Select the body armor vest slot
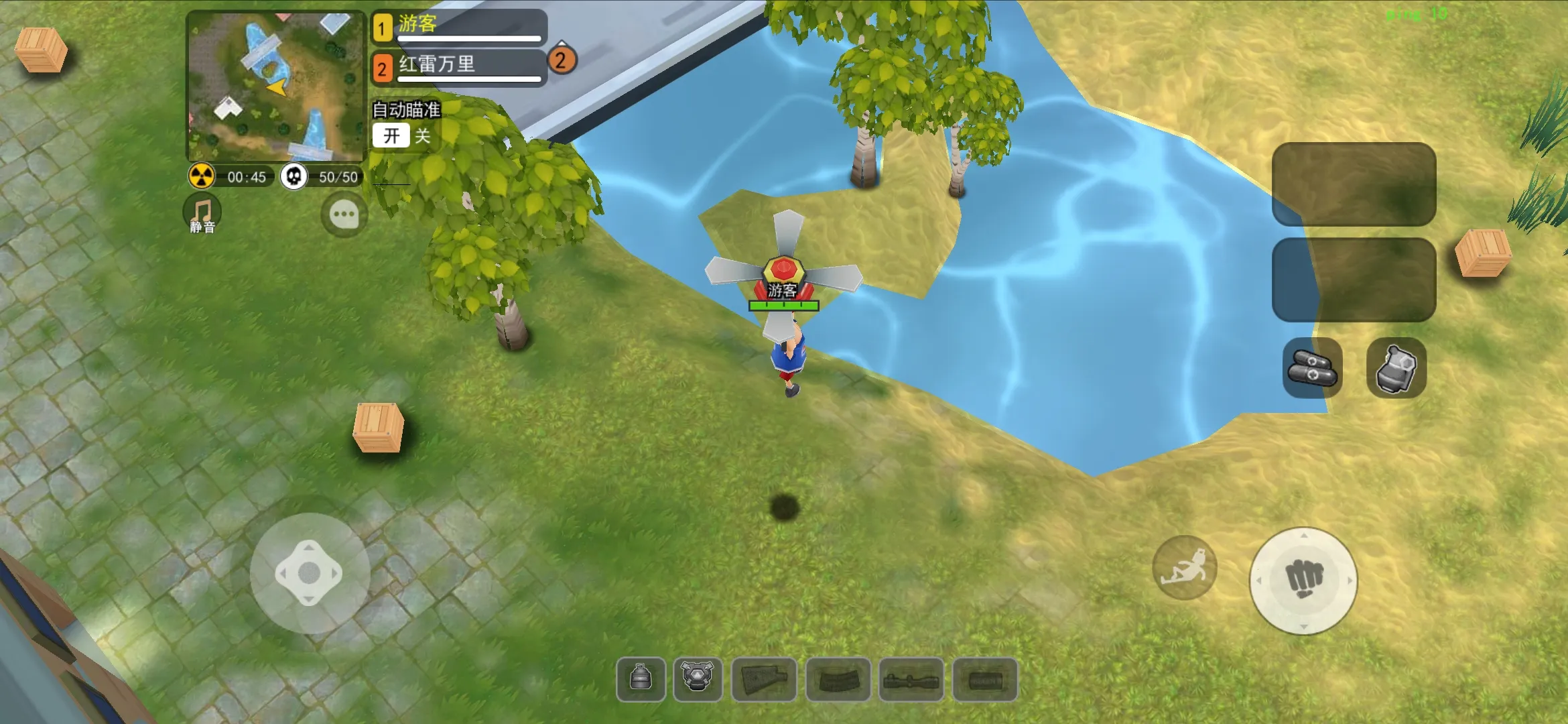The height and width of the screenshot is (724, 1568). coord(698,679)
